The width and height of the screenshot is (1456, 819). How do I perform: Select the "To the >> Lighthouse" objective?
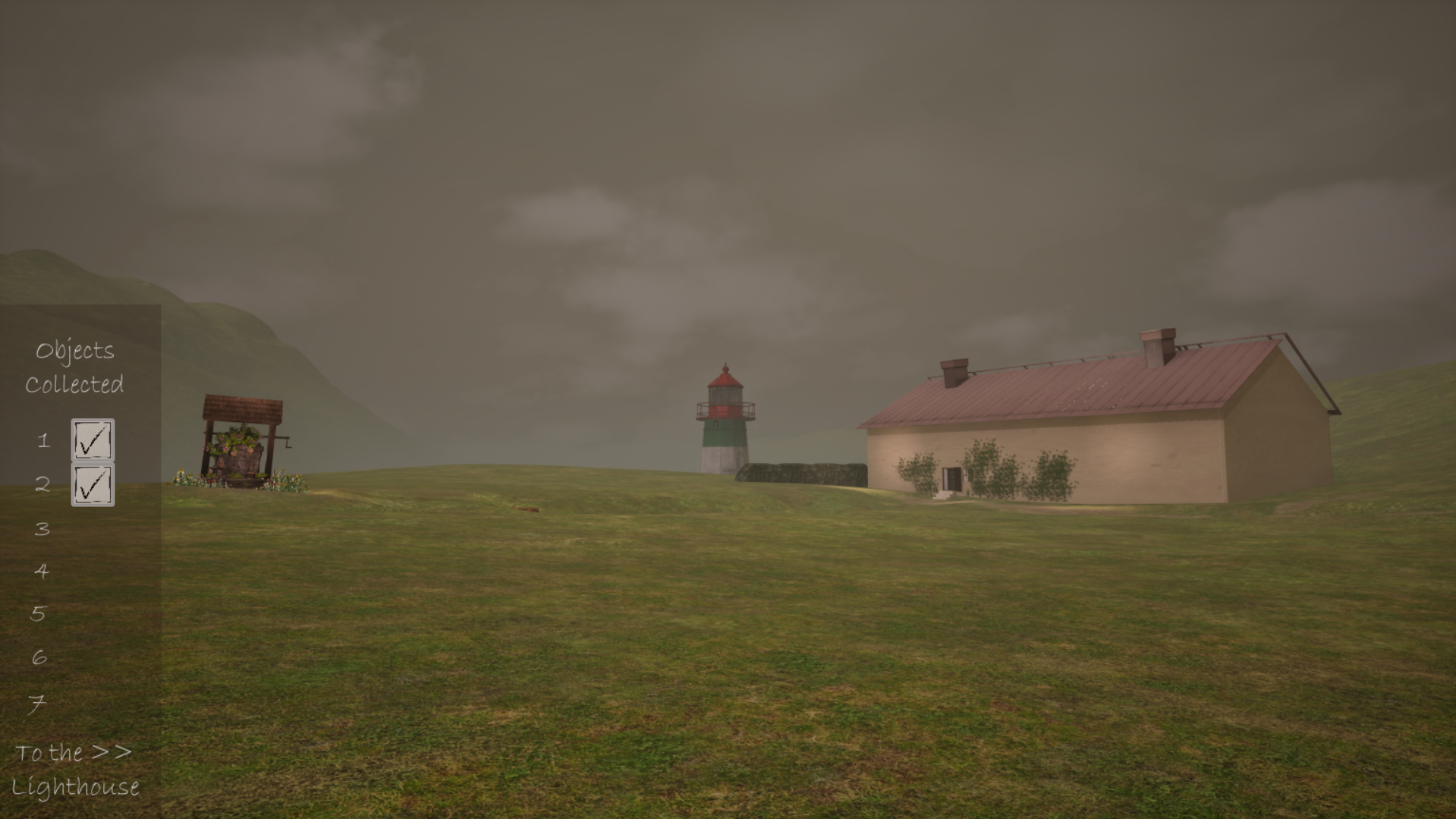pyautogui.click(x=74, y=769)
